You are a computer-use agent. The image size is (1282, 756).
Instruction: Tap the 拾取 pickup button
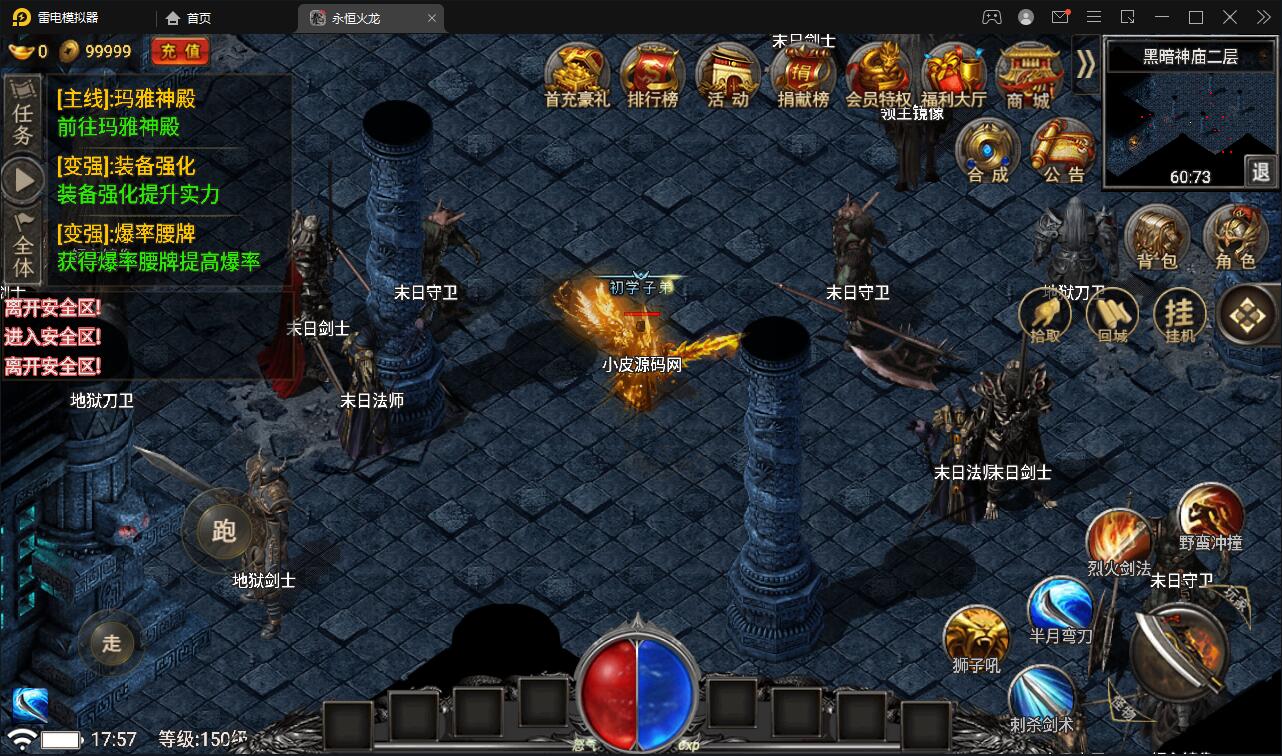point(1045,316)
